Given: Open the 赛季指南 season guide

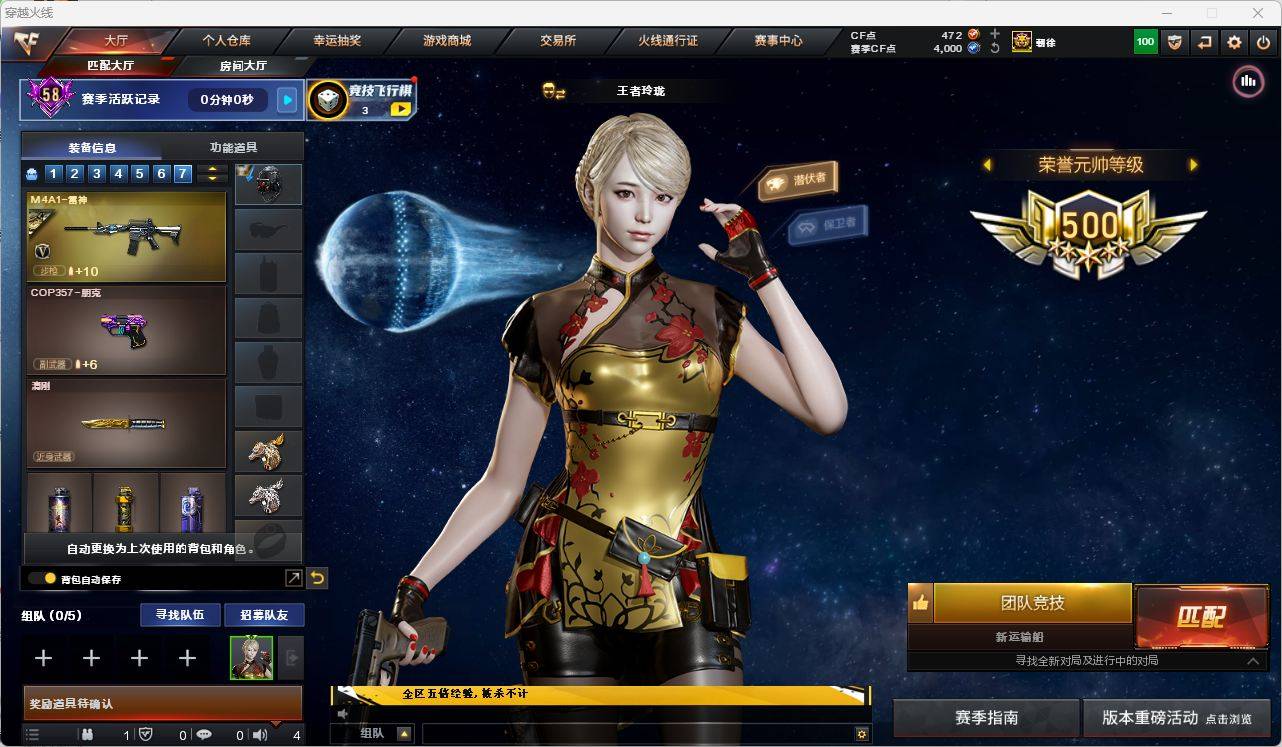Looking at the screenshot, I should (986, 718).
